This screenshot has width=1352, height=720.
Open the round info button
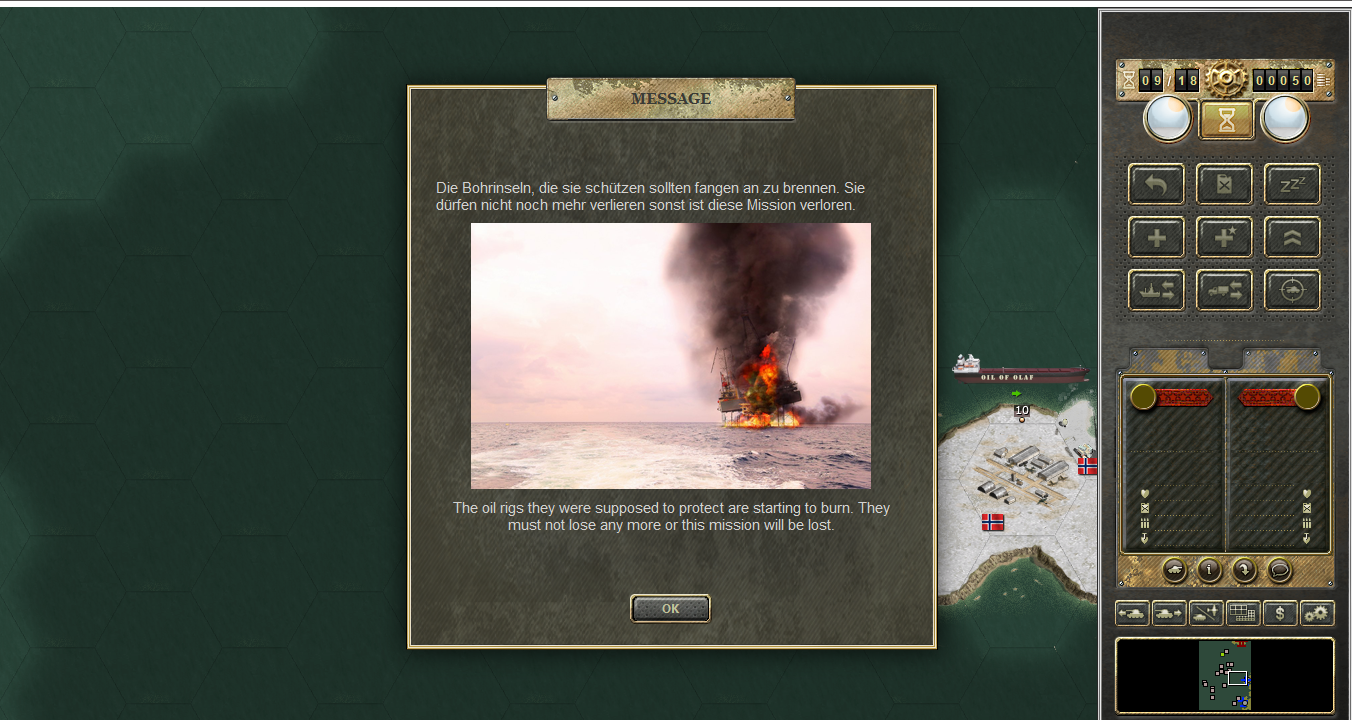(1209, 570)
